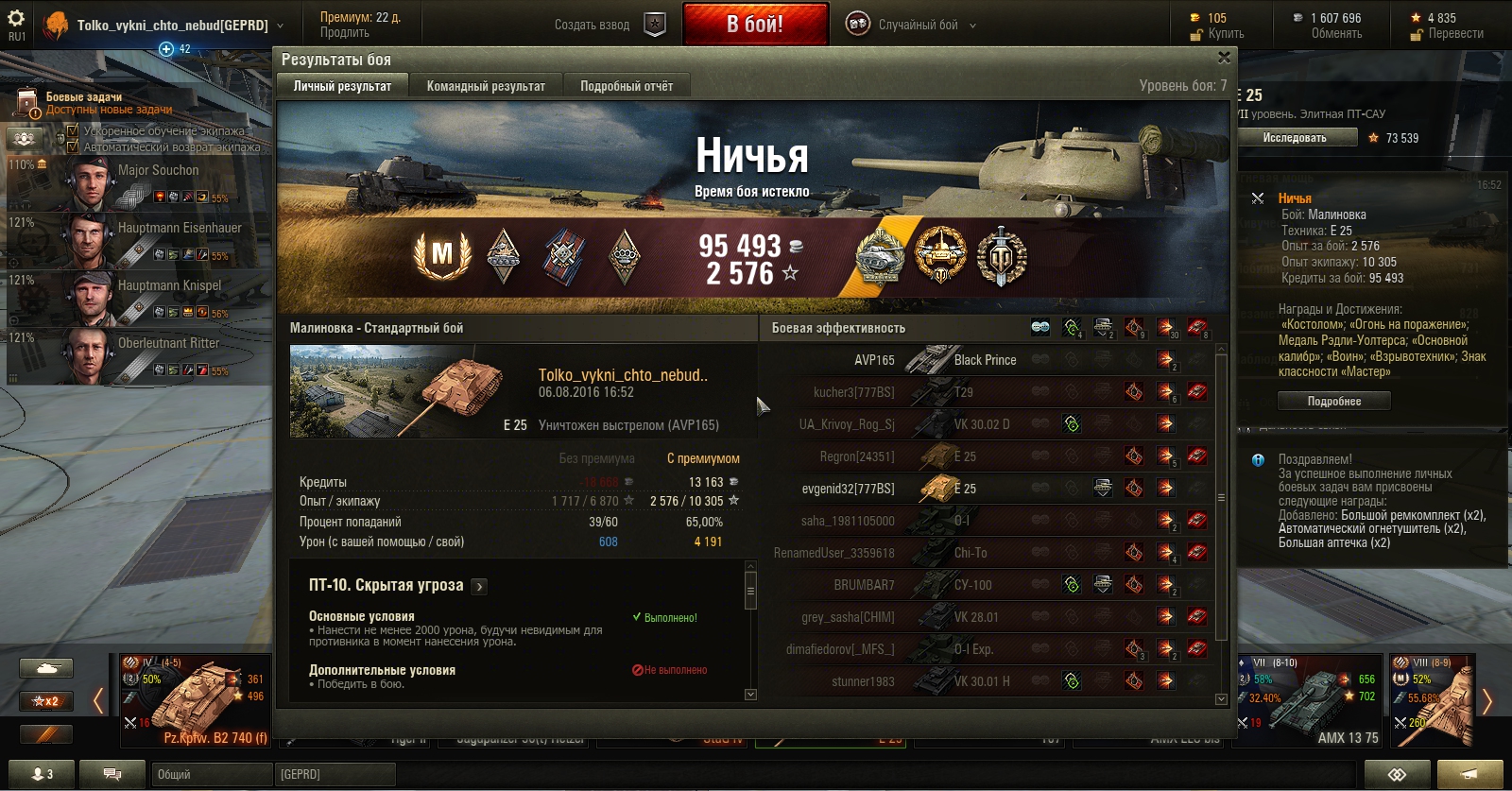Click the Исследовать research button
Screen dimensions: 1512x791
[x=1295, y=138]
